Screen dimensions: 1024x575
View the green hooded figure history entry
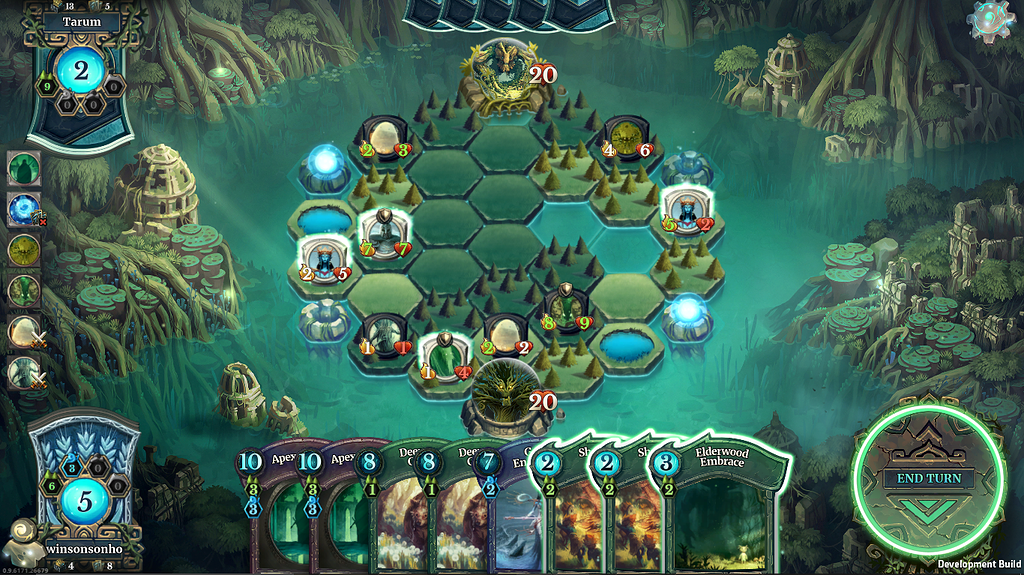tap(24, 168)
